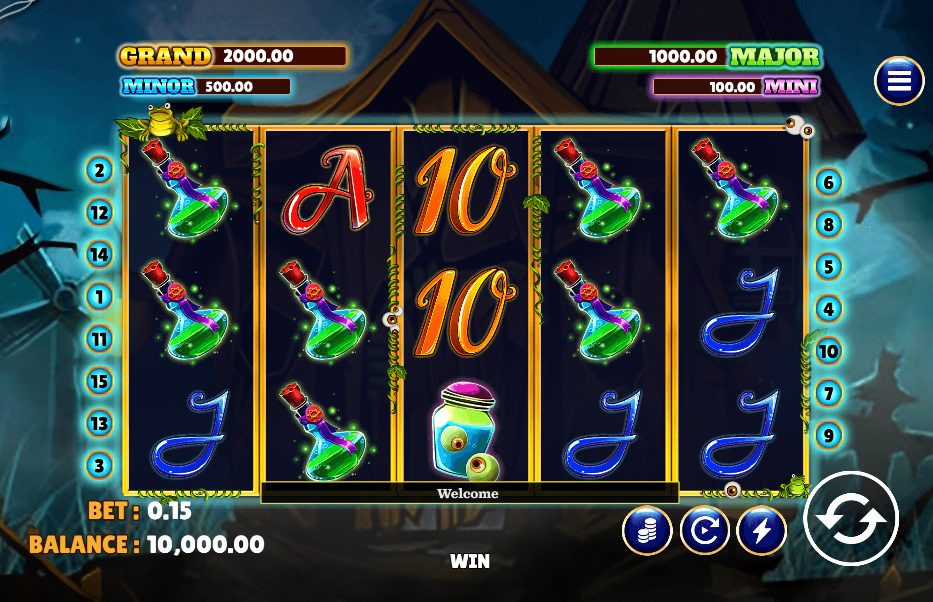Viewport: 933px width, 602px height.
Task: Open the hamburger menu
Action: click(898, 81)
